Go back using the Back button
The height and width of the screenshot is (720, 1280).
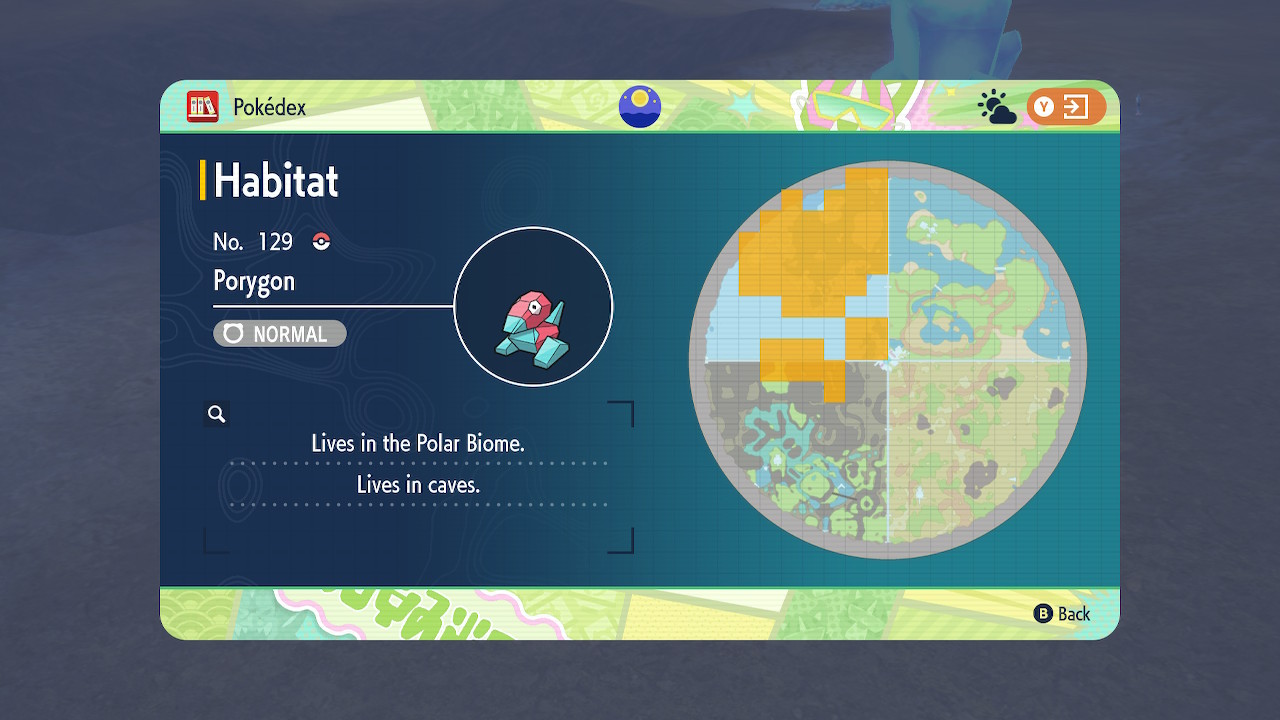(x=1062, y=614)
